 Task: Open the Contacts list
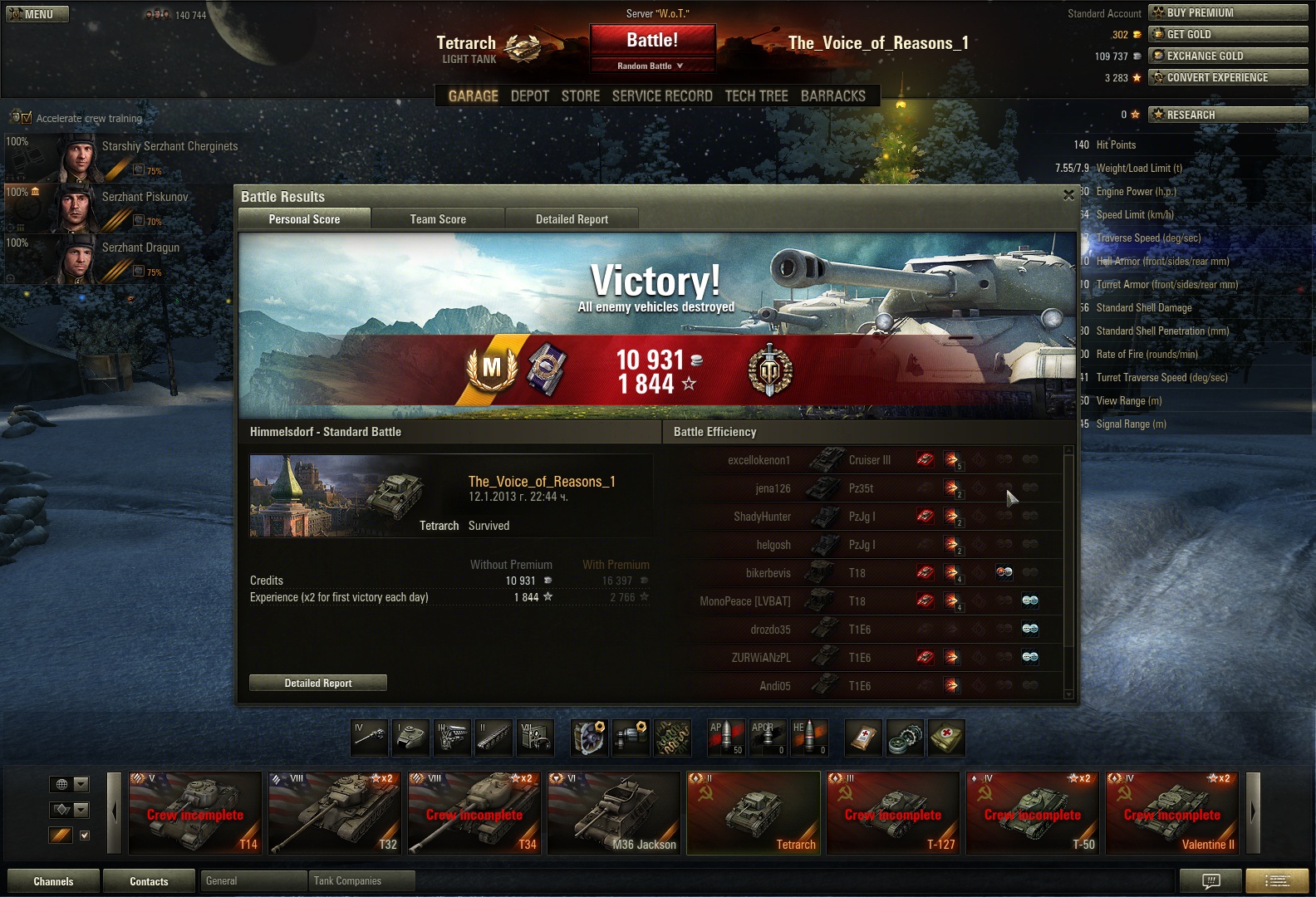click(149, 881)
